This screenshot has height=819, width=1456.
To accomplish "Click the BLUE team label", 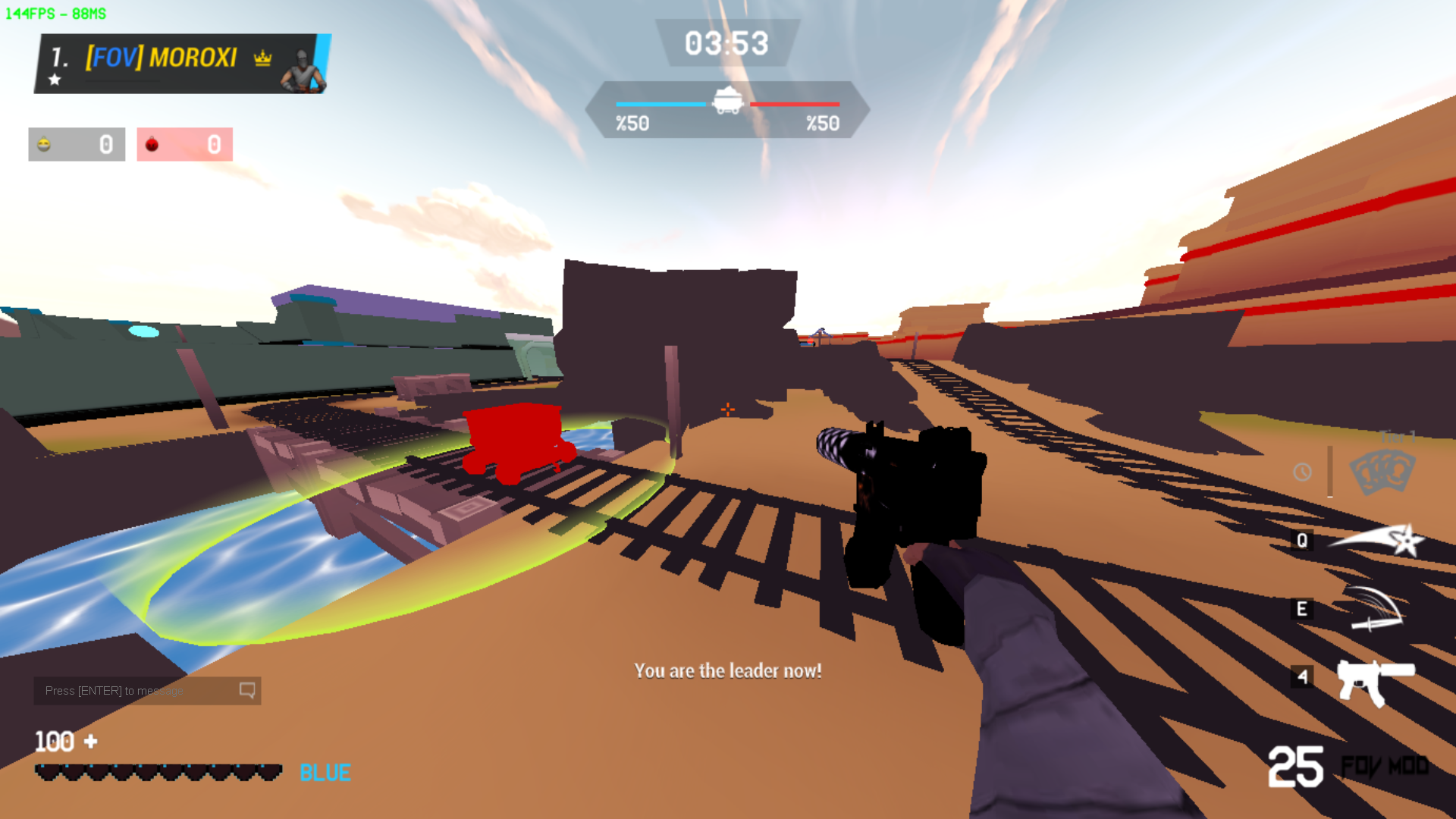I will point(324,772).
